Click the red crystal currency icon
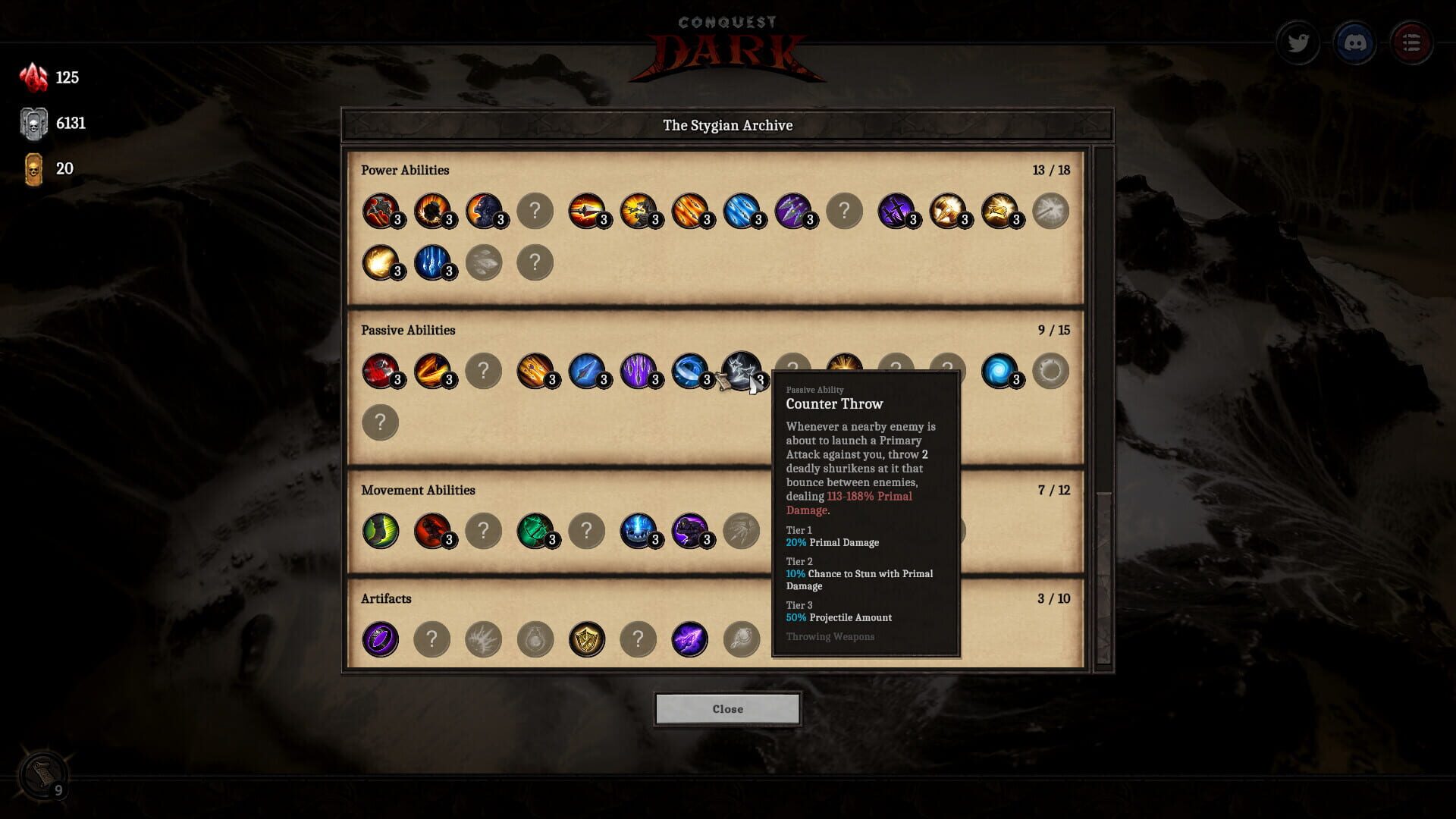 tap(34, 76)
